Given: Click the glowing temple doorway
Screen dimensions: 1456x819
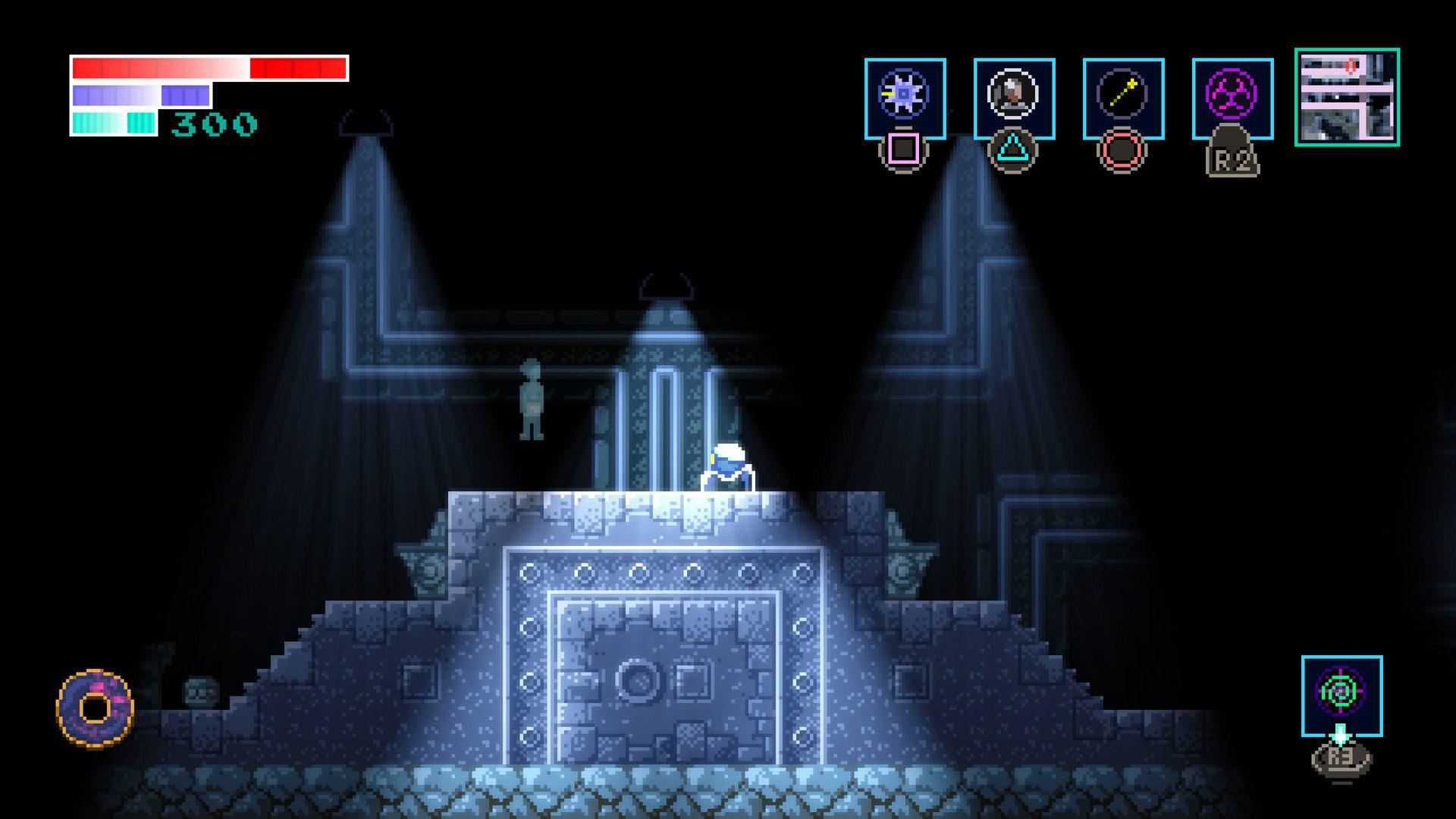Looking at the screenshot, I should 664,660.
